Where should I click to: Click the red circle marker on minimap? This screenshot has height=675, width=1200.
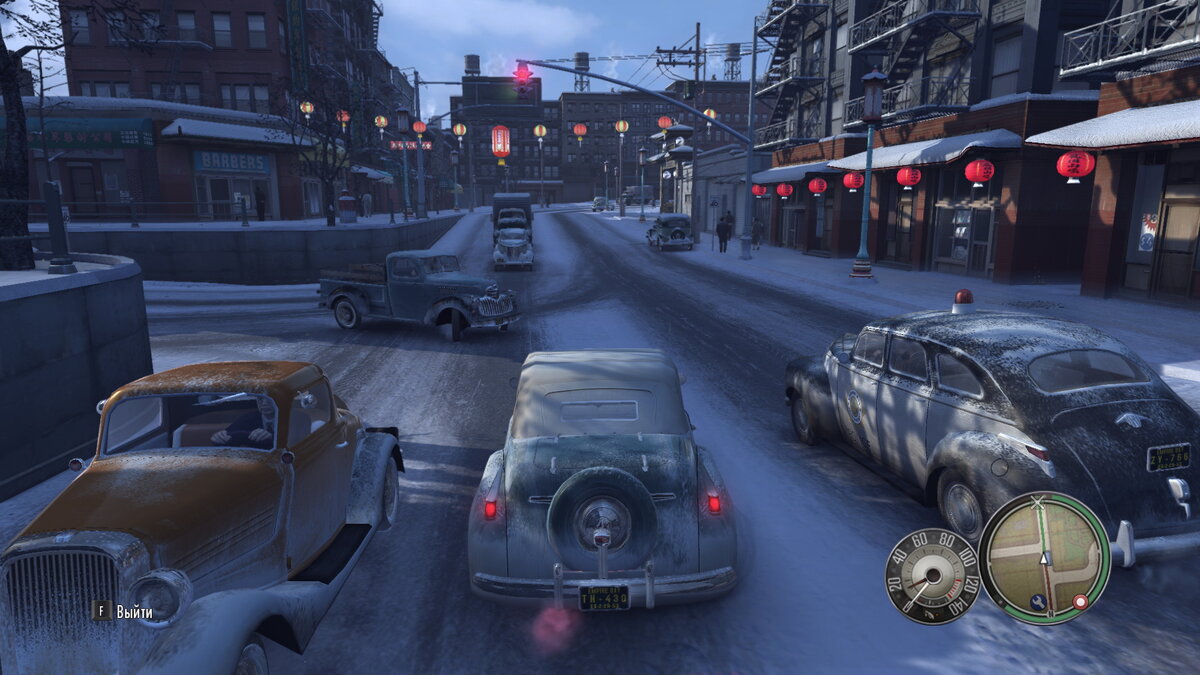click(x=1080, y=601)
